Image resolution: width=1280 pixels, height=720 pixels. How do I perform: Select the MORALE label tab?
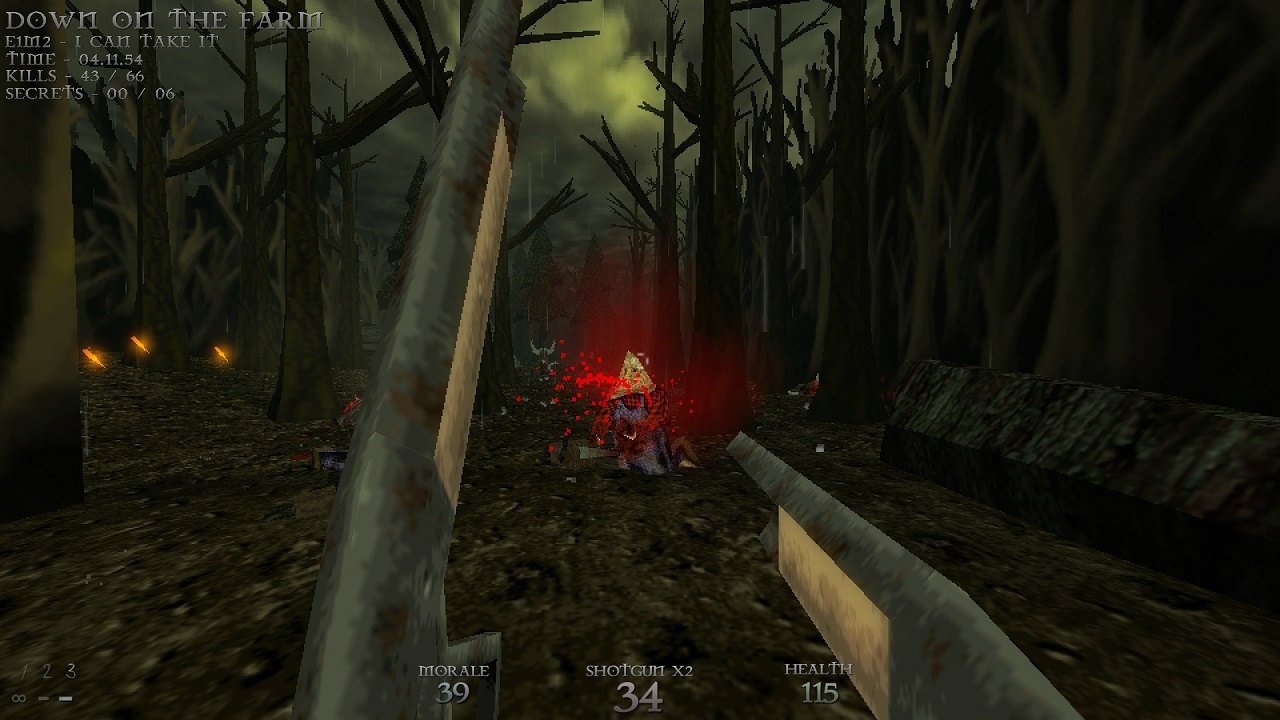point(452,670)
